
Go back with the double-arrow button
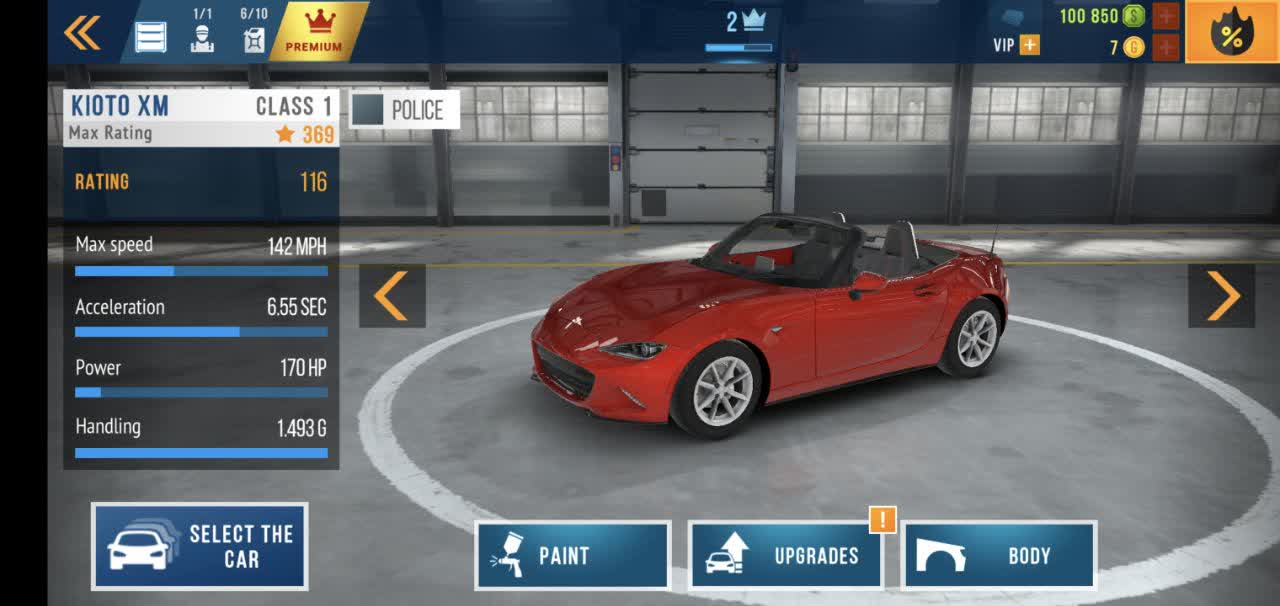(x=82, y=33)
